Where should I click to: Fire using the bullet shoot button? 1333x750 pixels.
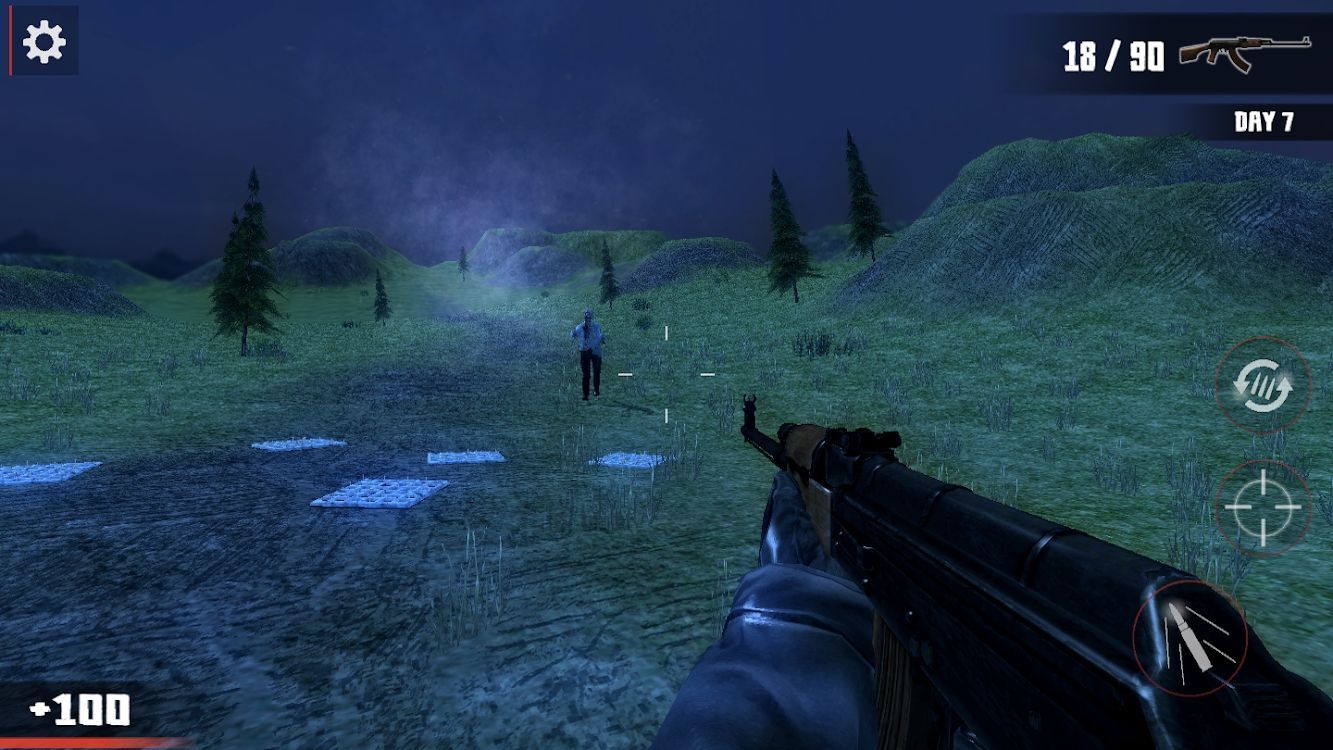coord(1190,637)
